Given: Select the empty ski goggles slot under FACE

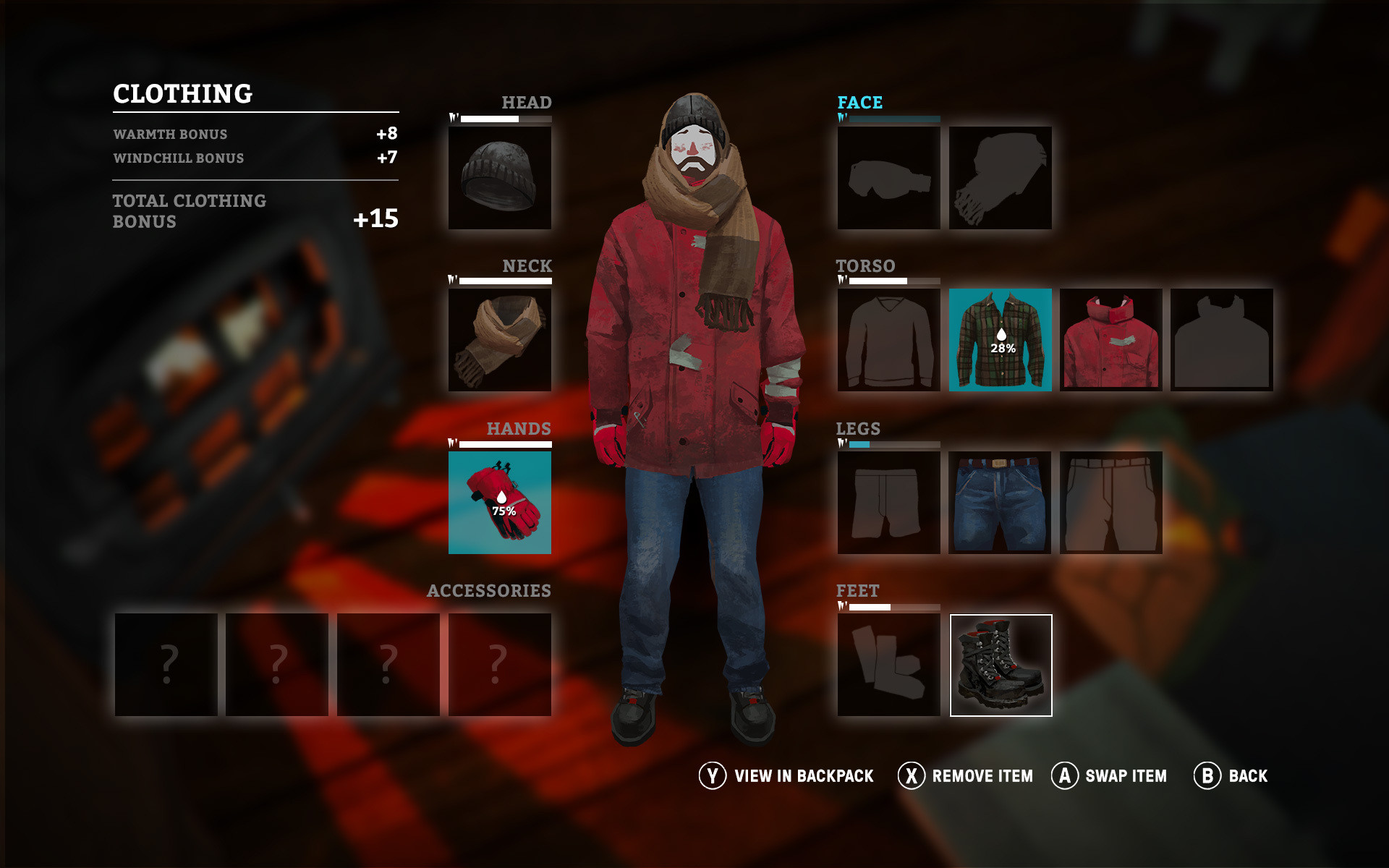Looking at the screenshot, I should 888,177.
